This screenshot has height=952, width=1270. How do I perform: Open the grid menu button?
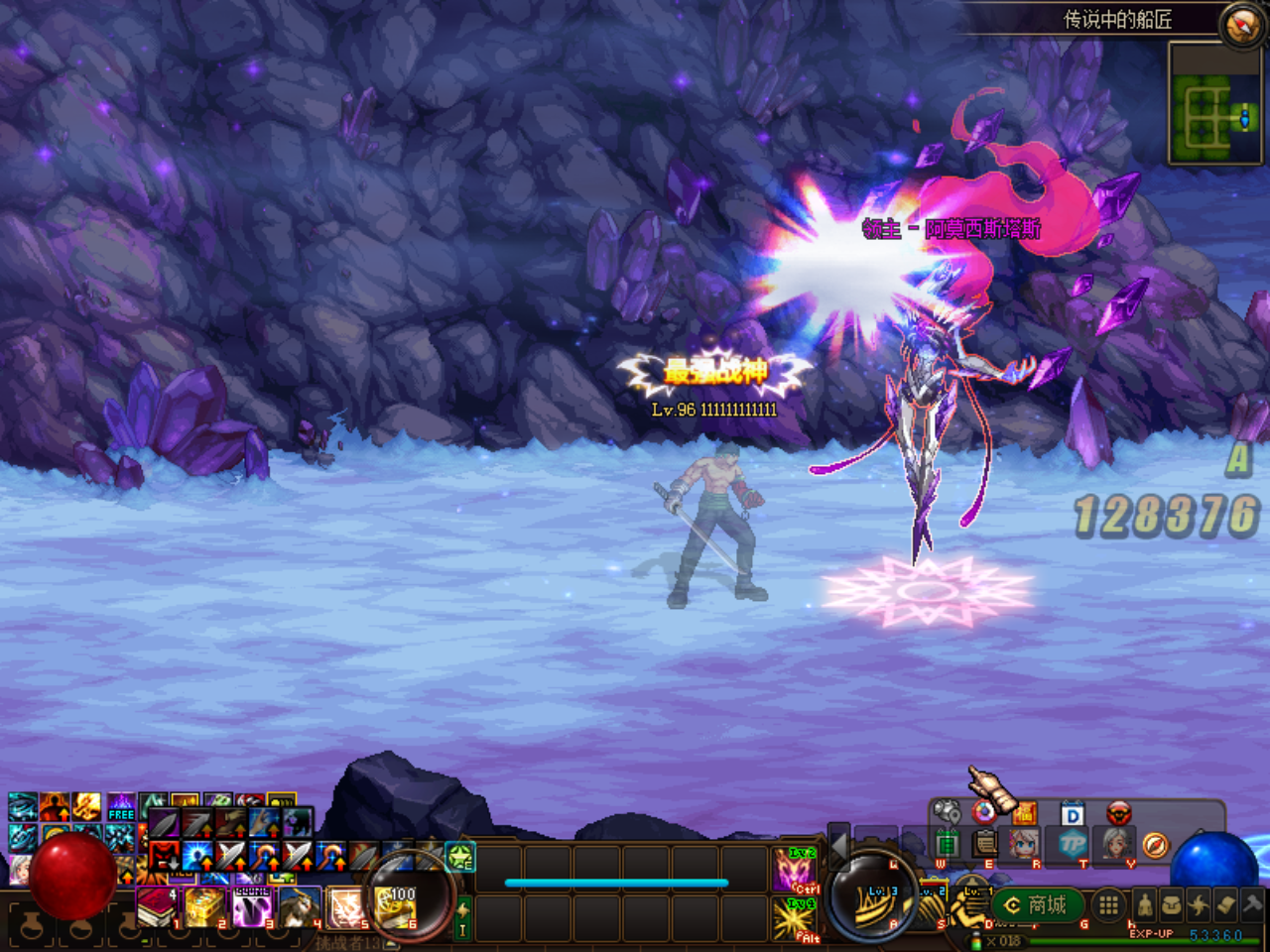point(1108,904)
